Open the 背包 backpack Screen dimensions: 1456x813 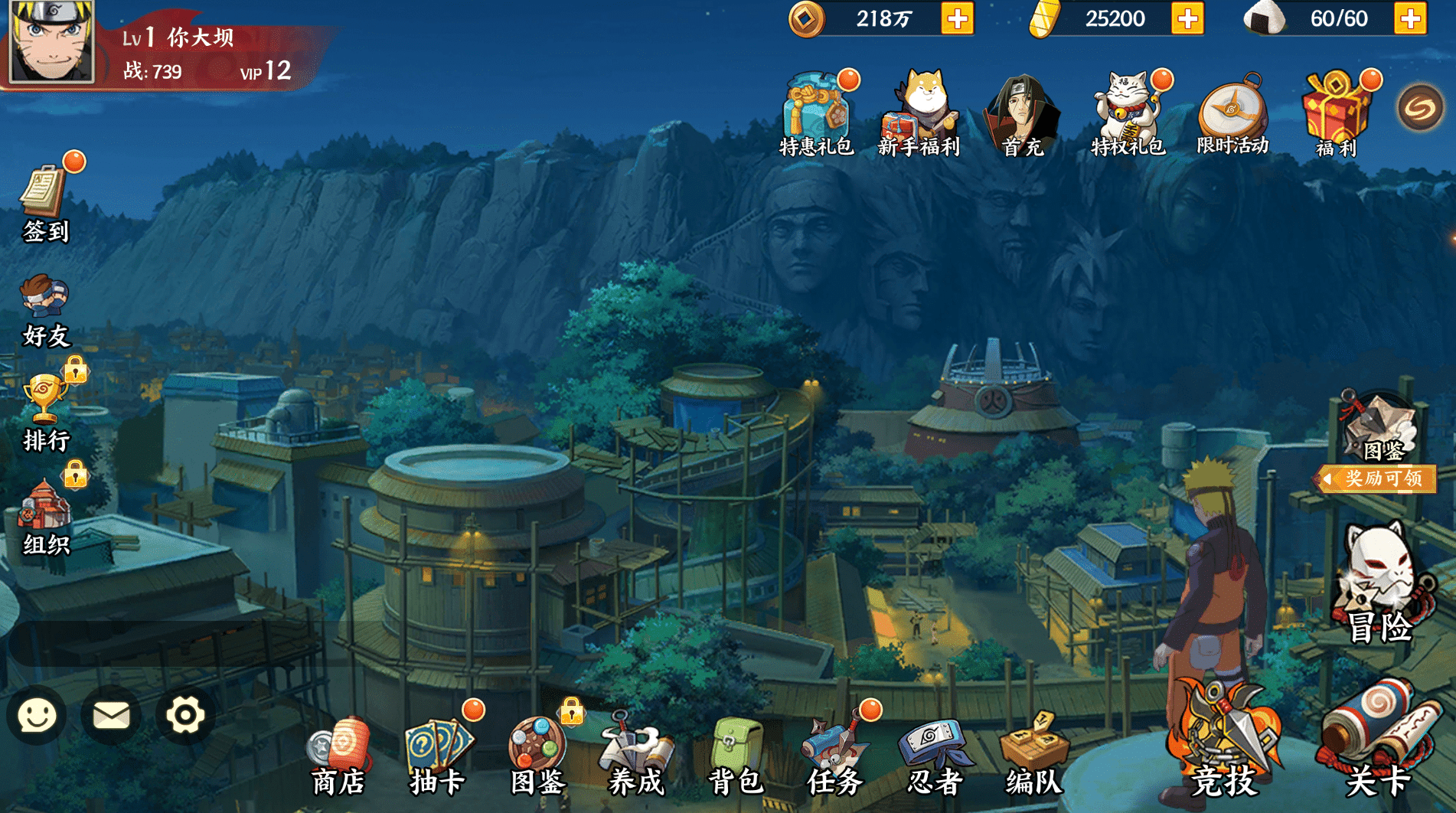point(735,754)
